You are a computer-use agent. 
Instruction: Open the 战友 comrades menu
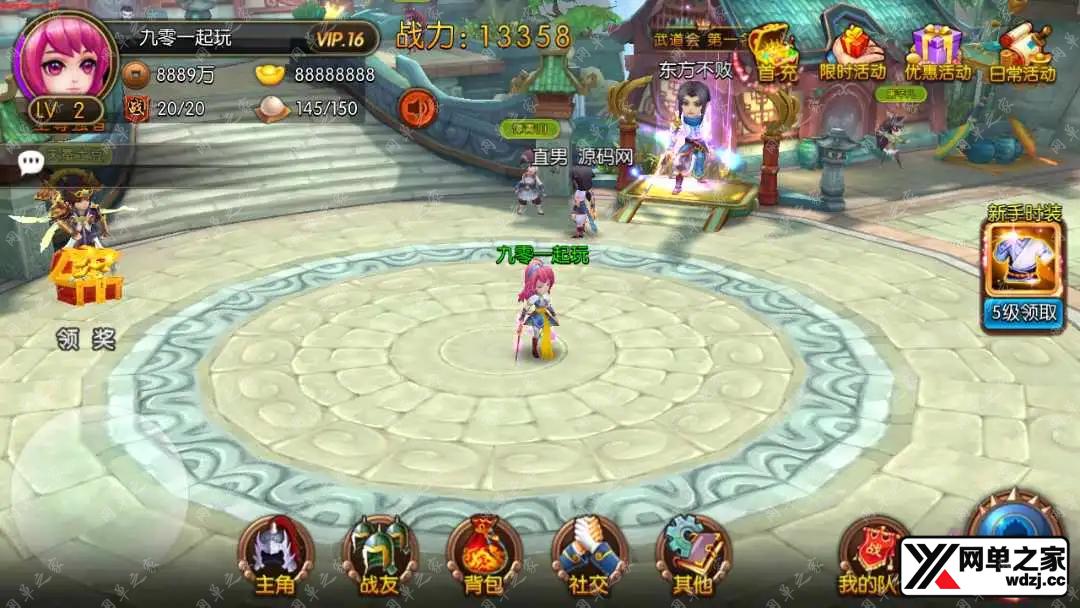pyautogui.click(x=379, y=555)
